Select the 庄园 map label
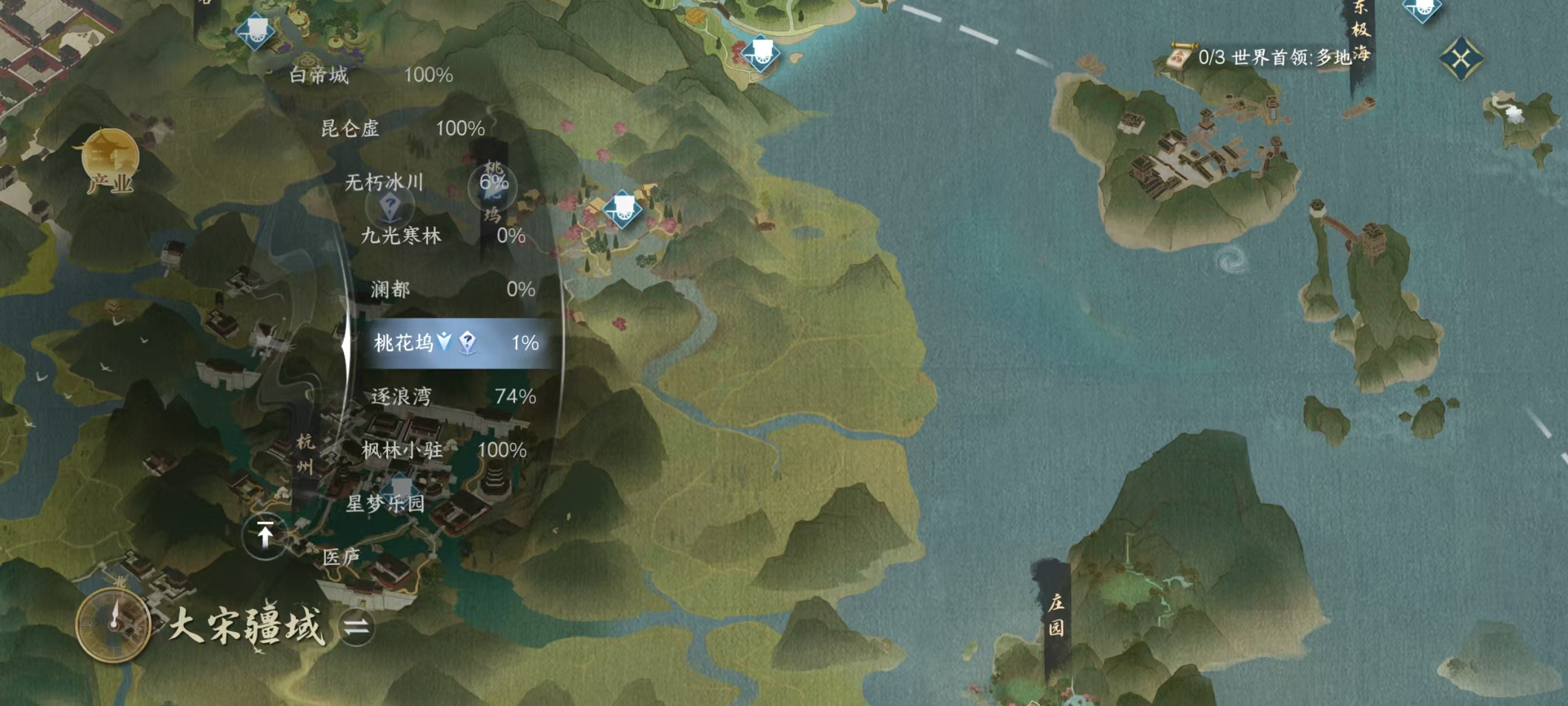 1056,615
